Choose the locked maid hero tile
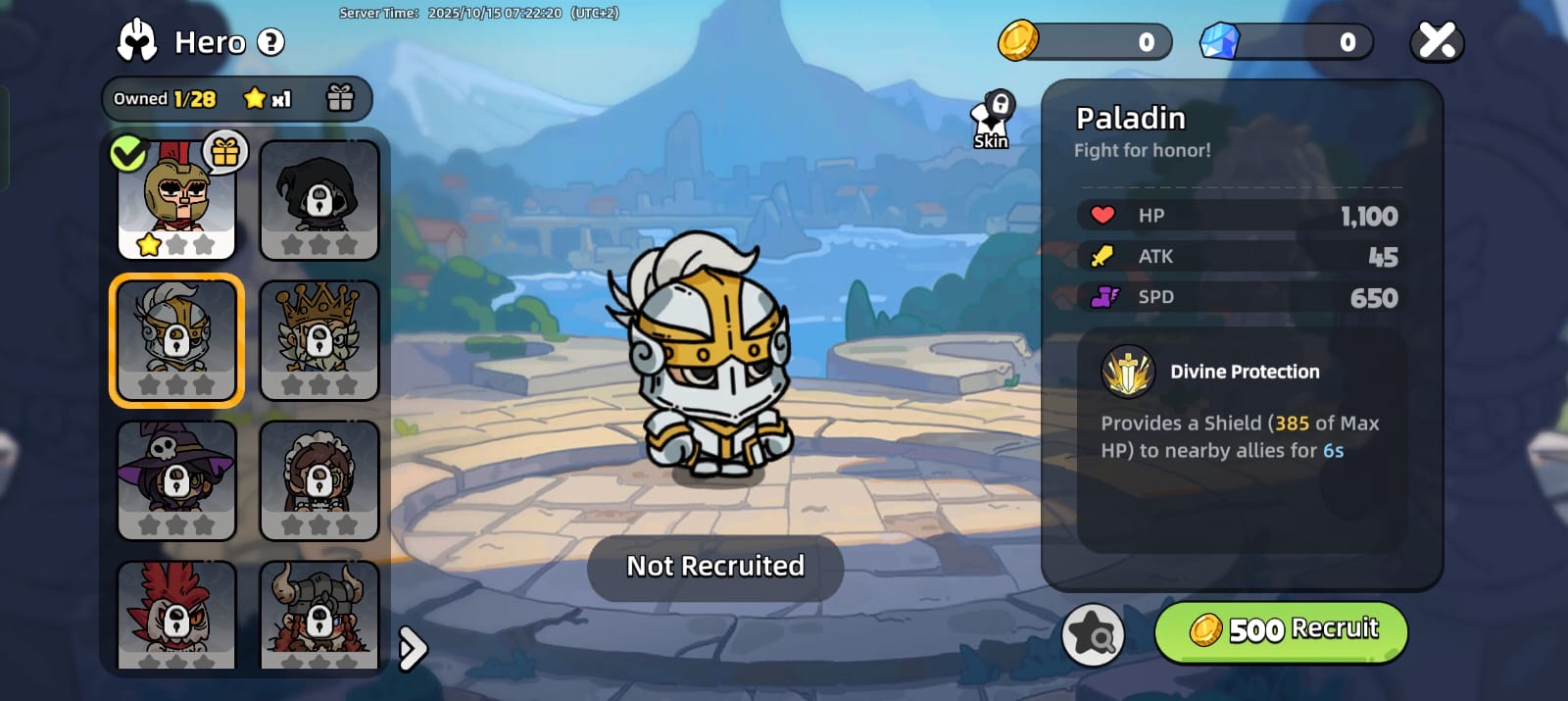1568x701 pixels. pyautogui.click(x=318, y=480)
